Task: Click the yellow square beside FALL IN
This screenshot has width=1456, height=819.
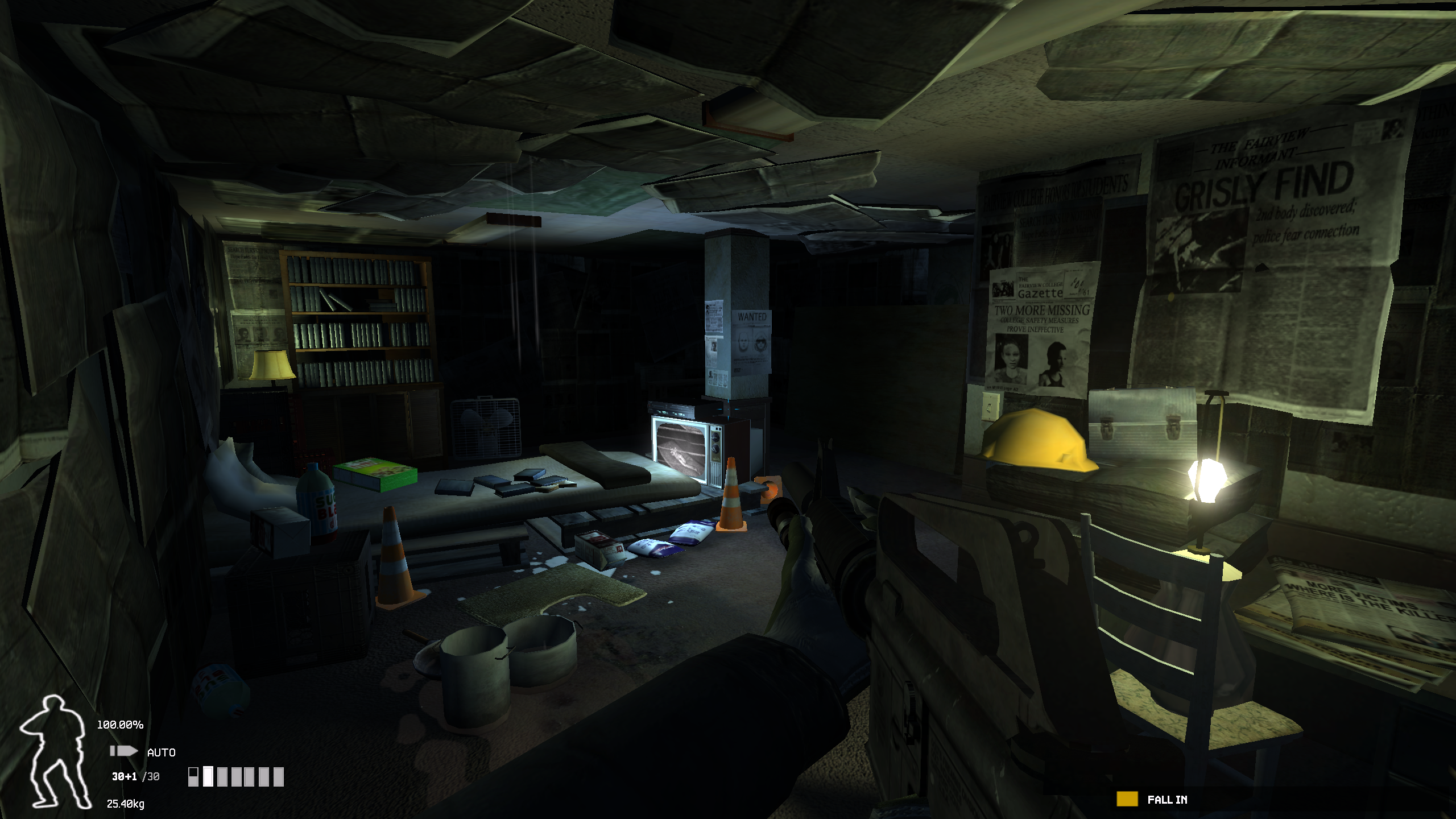Action: pos(1127,799)
